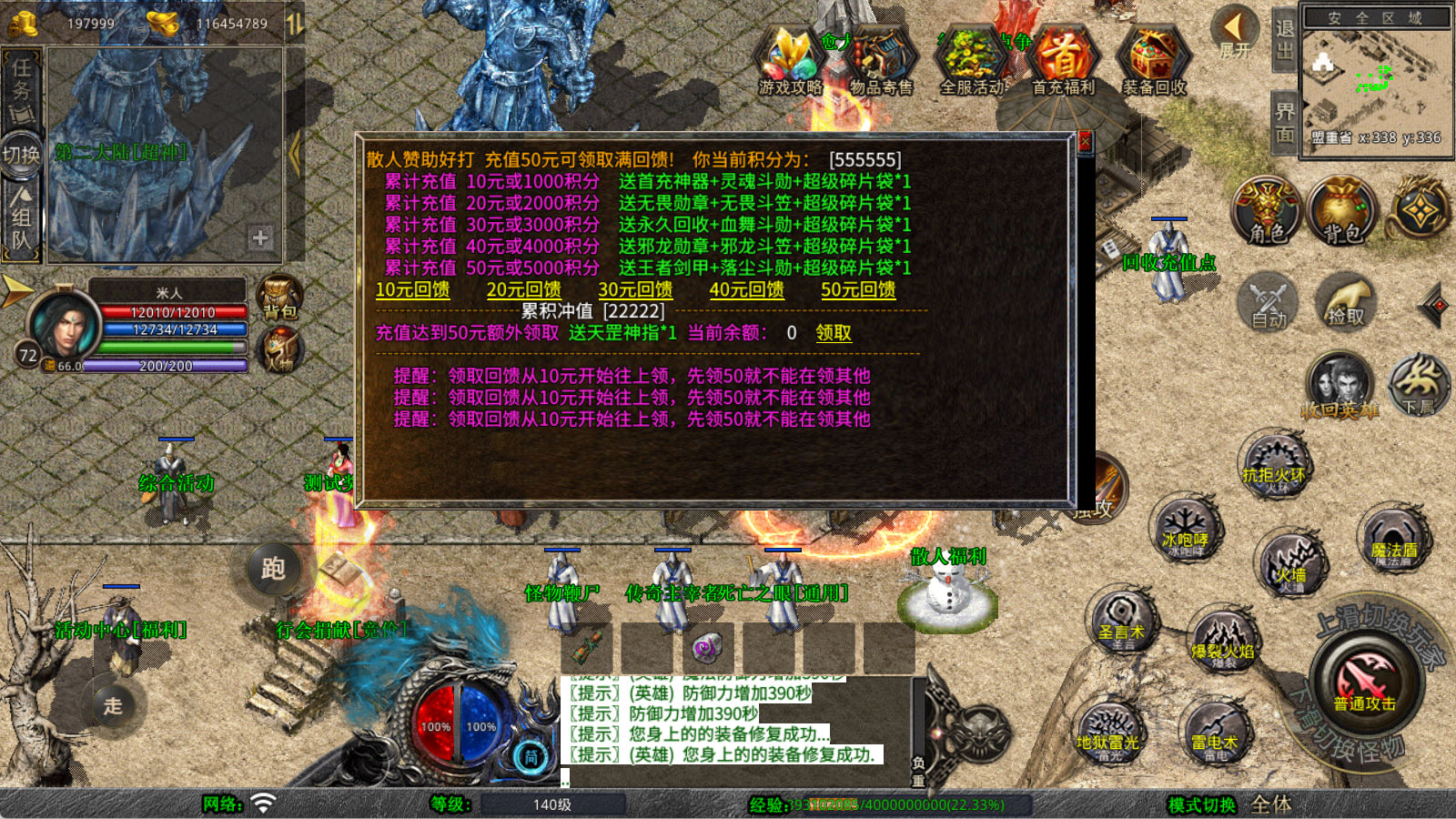
Task: Cast the 冰咆哮 ice roar skill
Action: pyautogui.click(x=1184, y=531)
